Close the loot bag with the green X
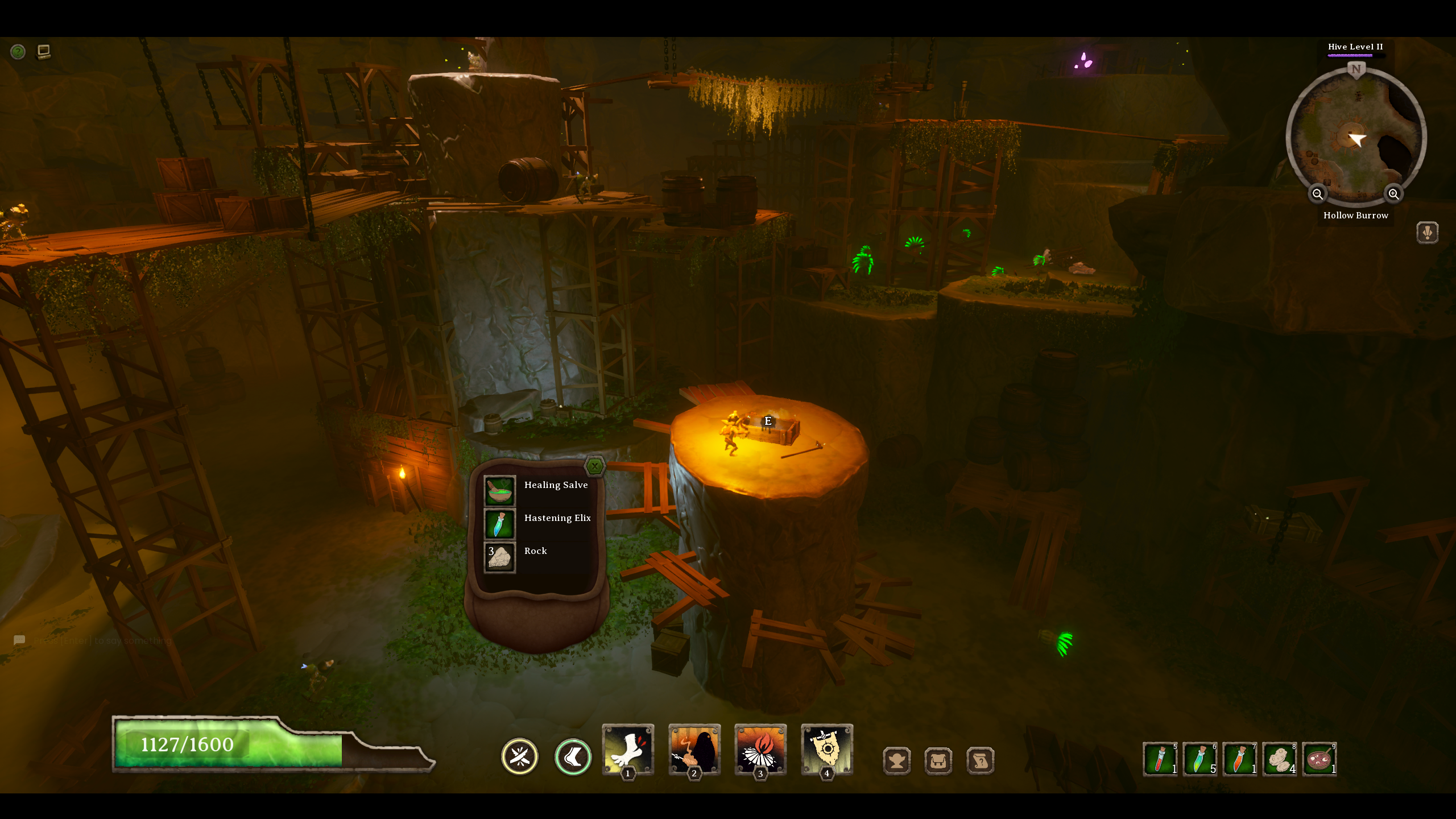 pos(594,465)
